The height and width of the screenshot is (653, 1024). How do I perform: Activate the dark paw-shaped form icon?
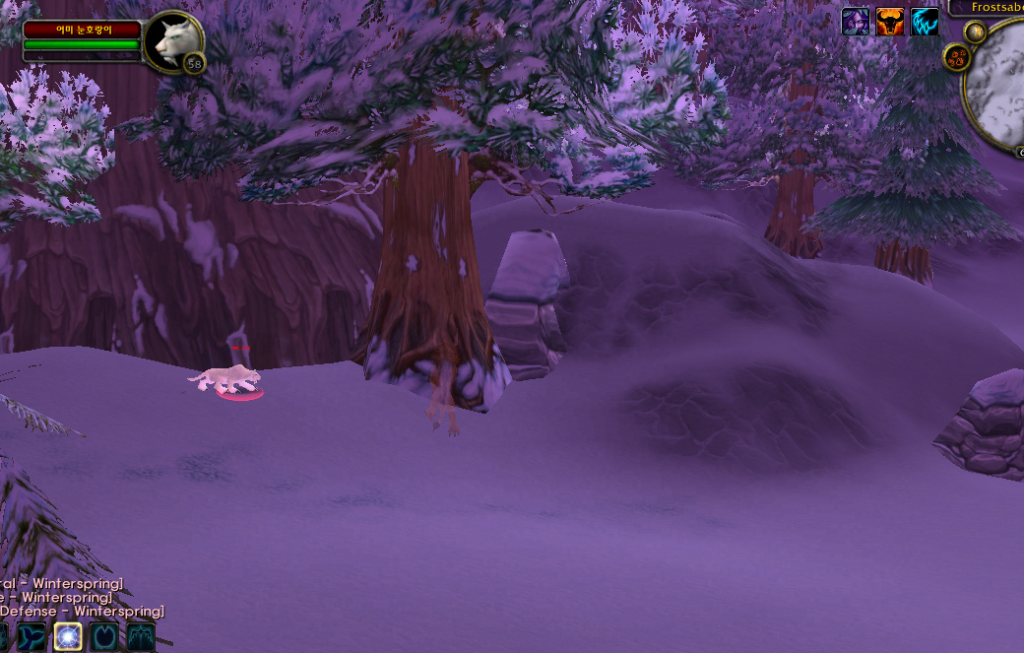coord(104,636)
